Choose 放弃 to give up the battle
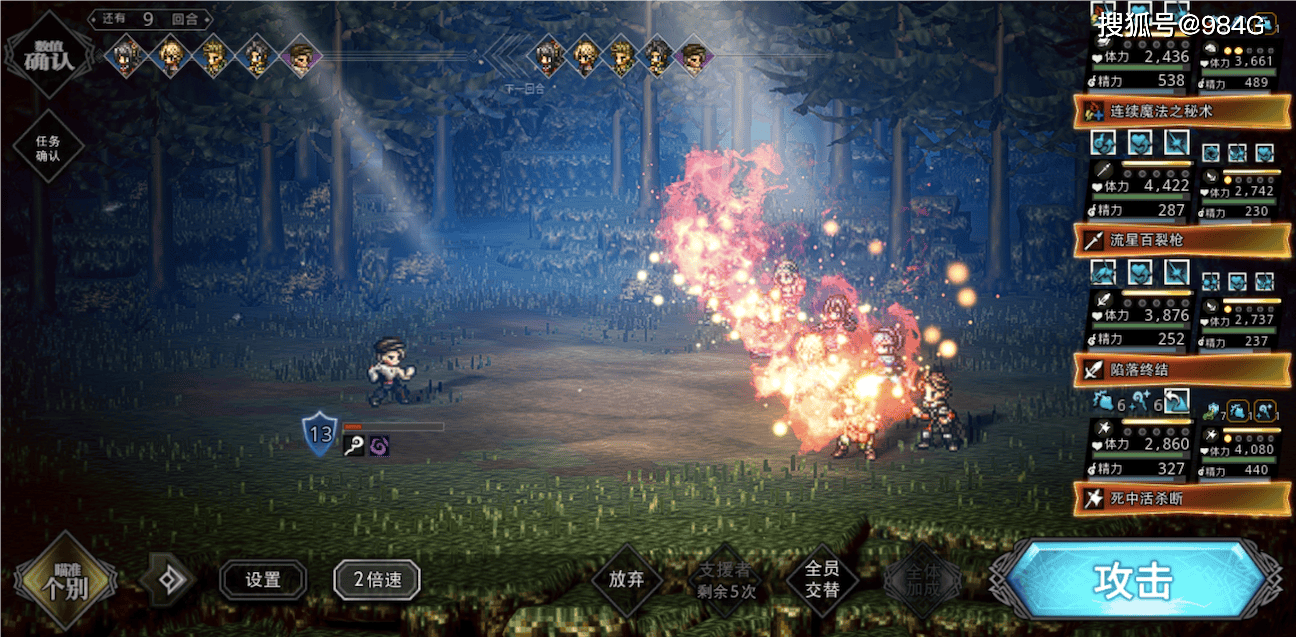1296x637 pixels. [627, 579]
